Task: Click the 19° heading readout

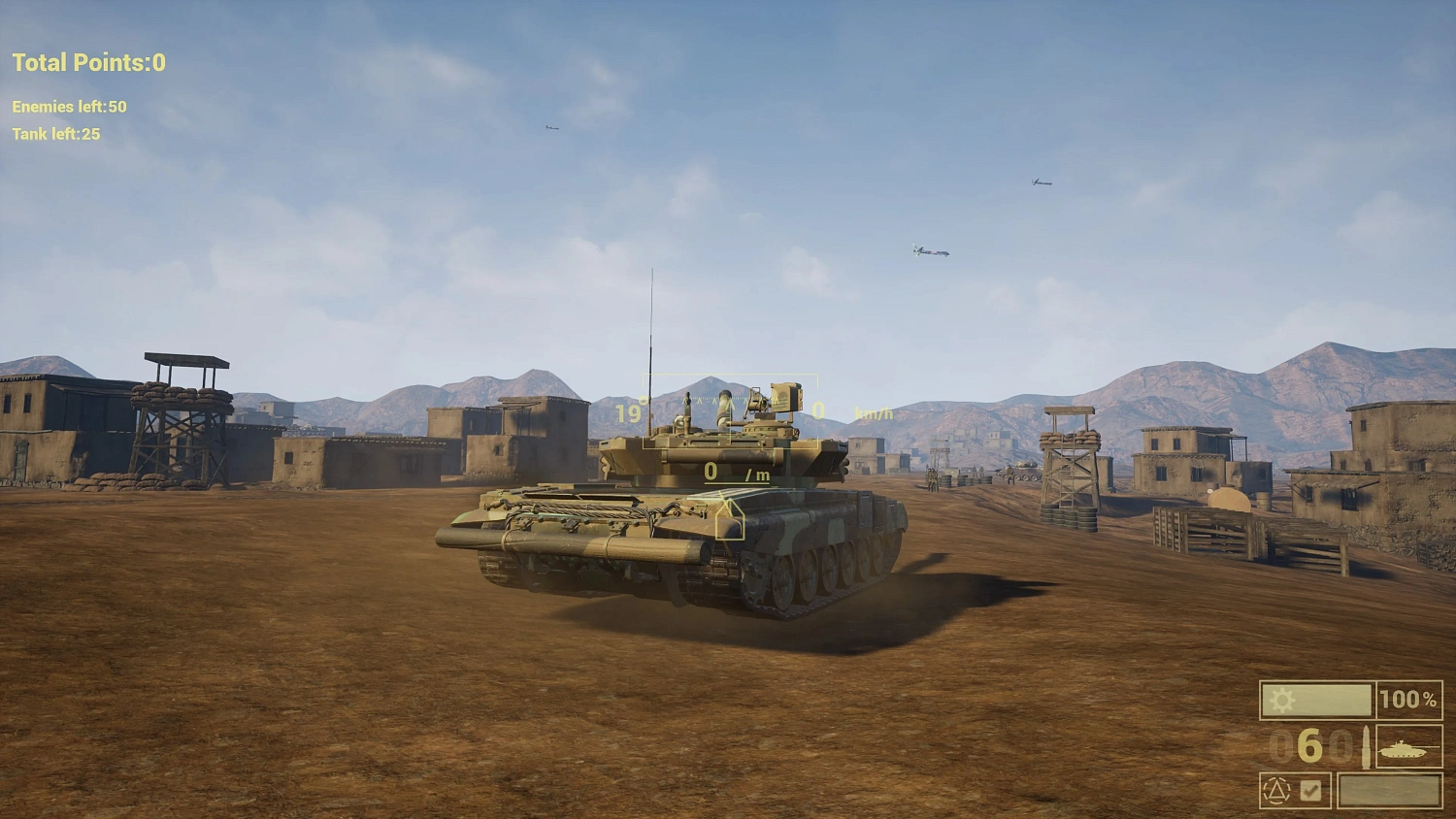Action: (629, 411)
